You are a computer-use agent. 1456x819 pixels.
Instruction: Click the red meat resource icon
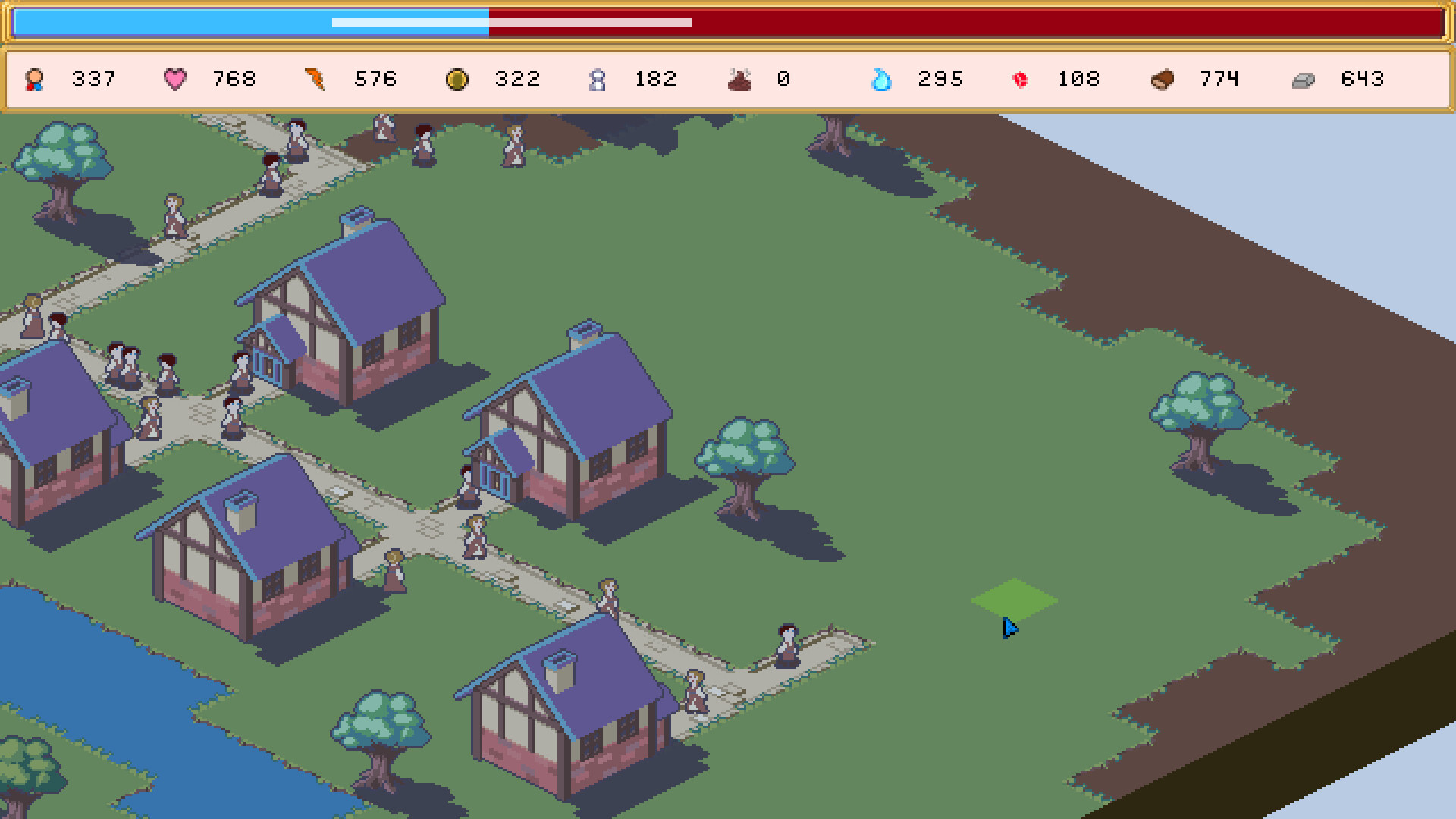(x=1020, y=79)
